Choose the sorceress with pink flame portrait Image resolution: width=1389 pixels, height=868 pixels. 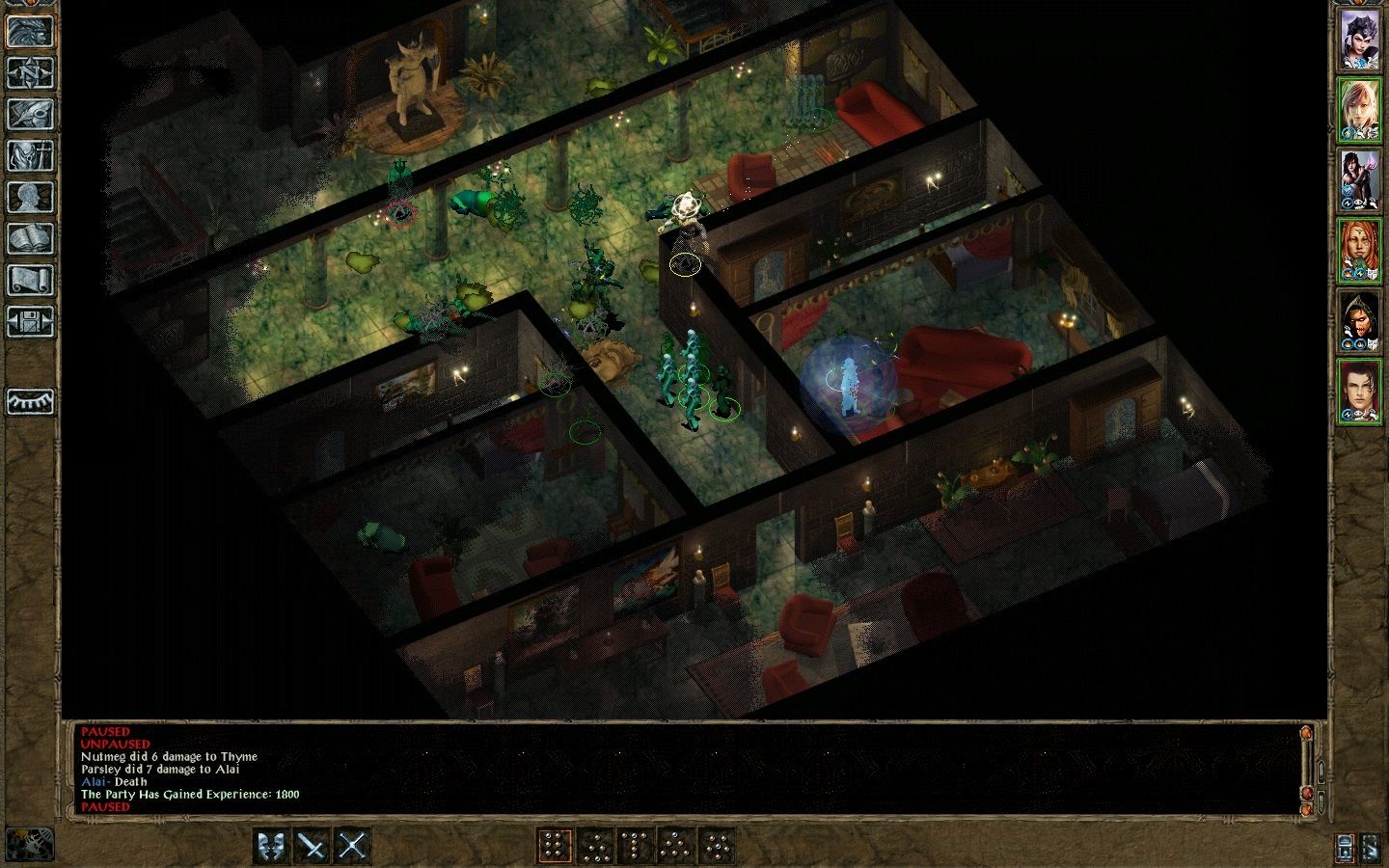point(1359,180)
